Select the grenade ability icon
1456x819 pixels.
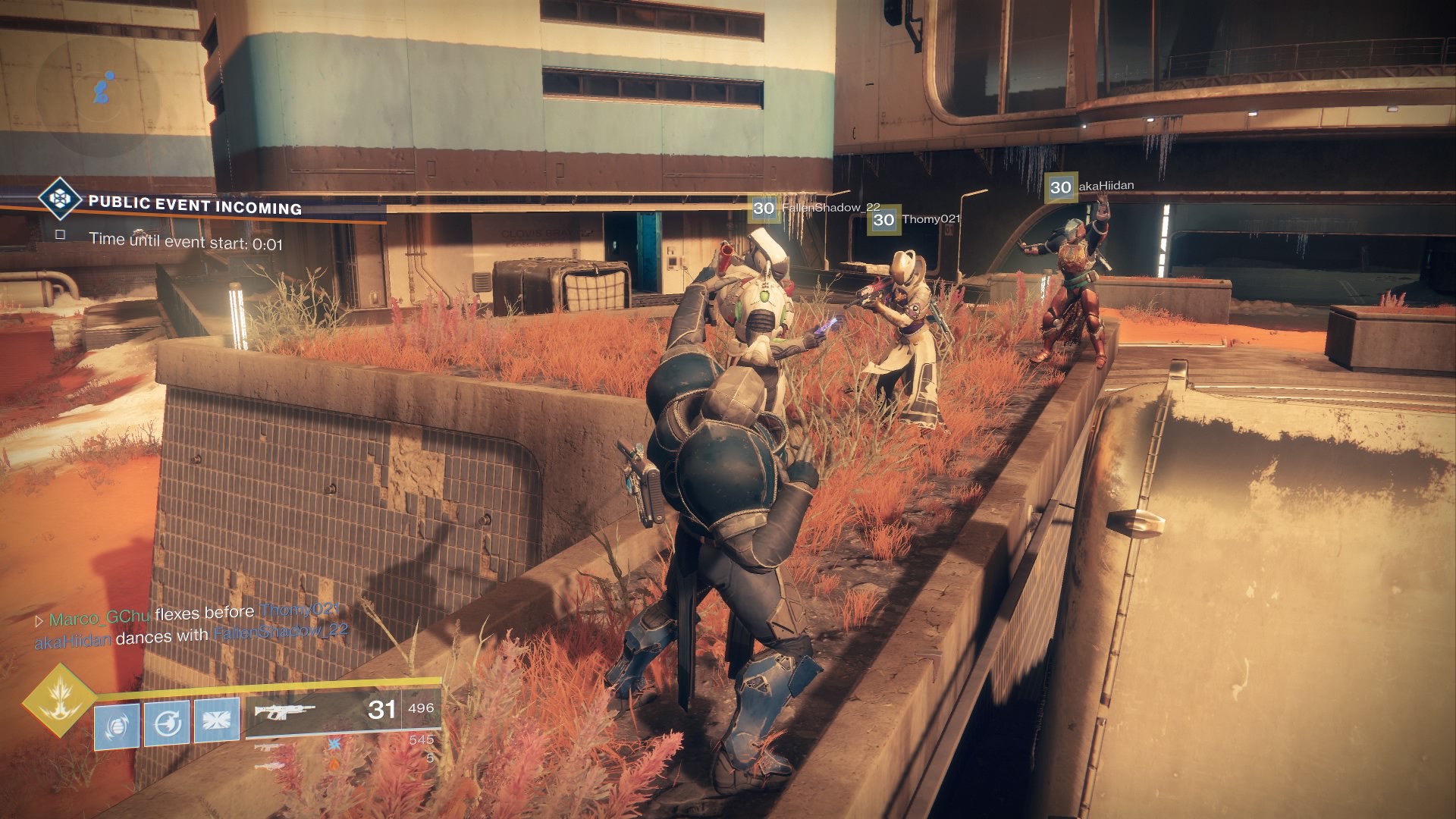(x=117, y=726)
